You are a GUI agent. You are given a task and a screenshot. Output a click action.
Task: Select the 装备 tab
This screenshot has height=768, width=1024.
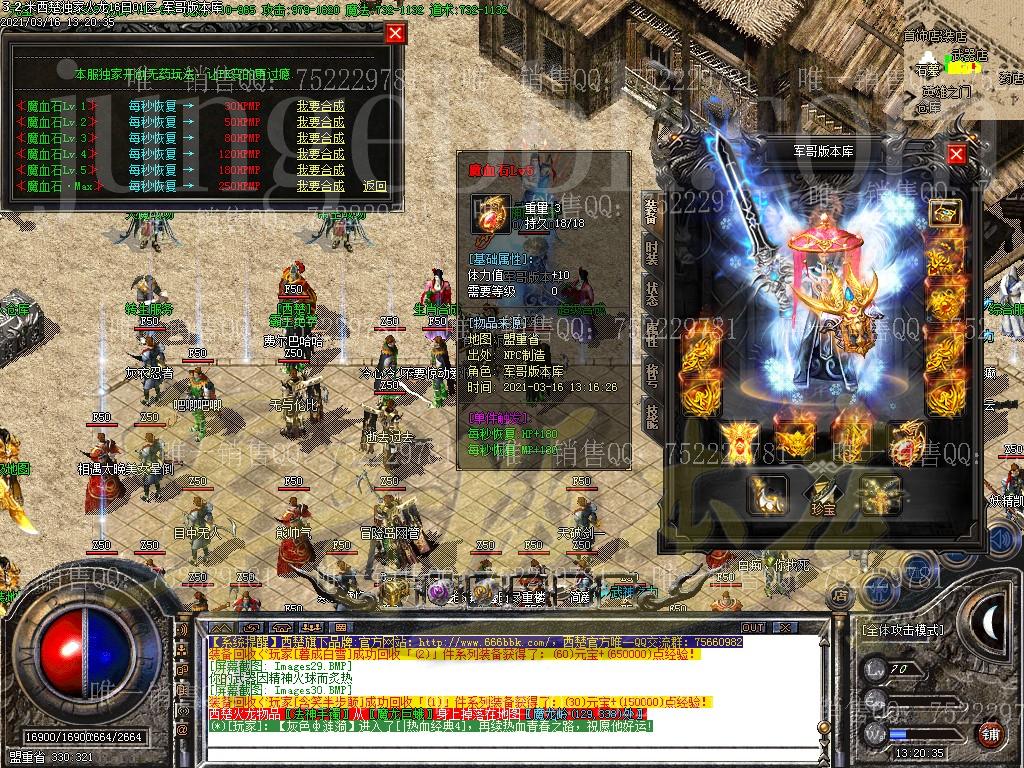coord(652,209)
